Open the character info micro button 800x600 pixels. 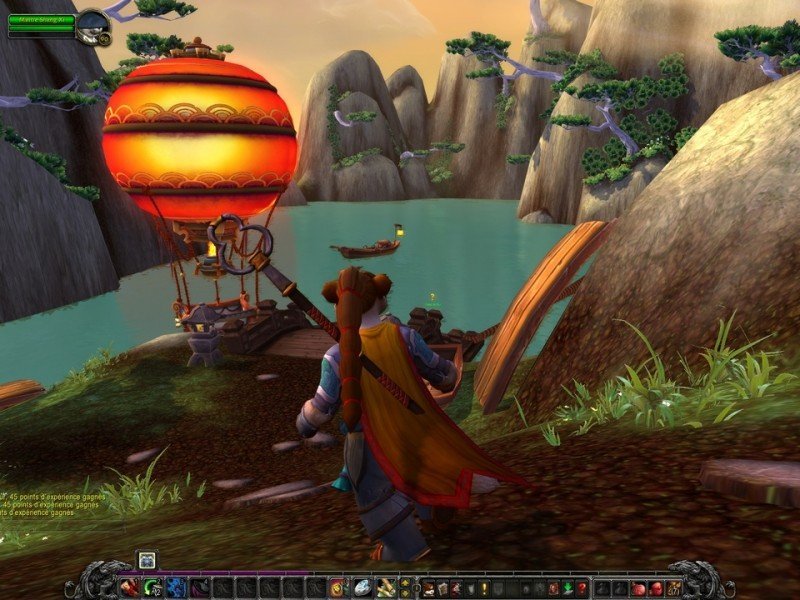click(428, 588)
